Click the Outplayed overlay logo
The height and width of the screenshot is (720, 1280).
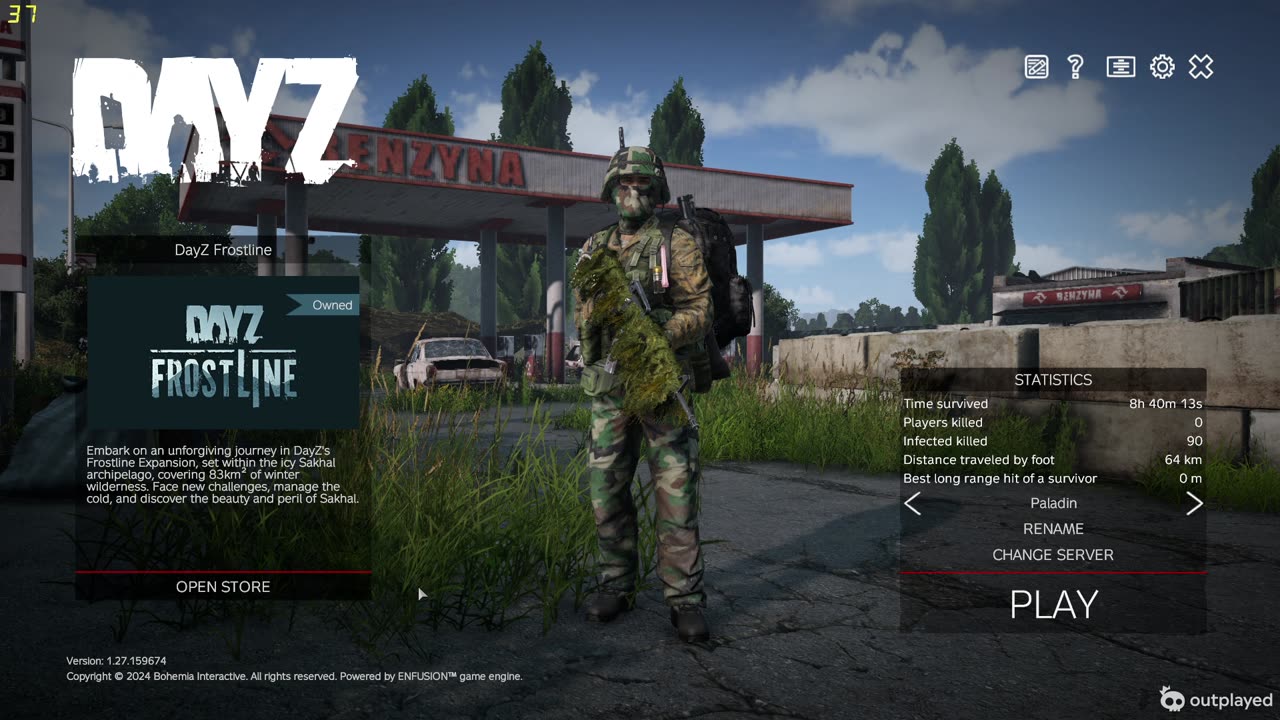pyautogui.click(x=1216, y=699)
